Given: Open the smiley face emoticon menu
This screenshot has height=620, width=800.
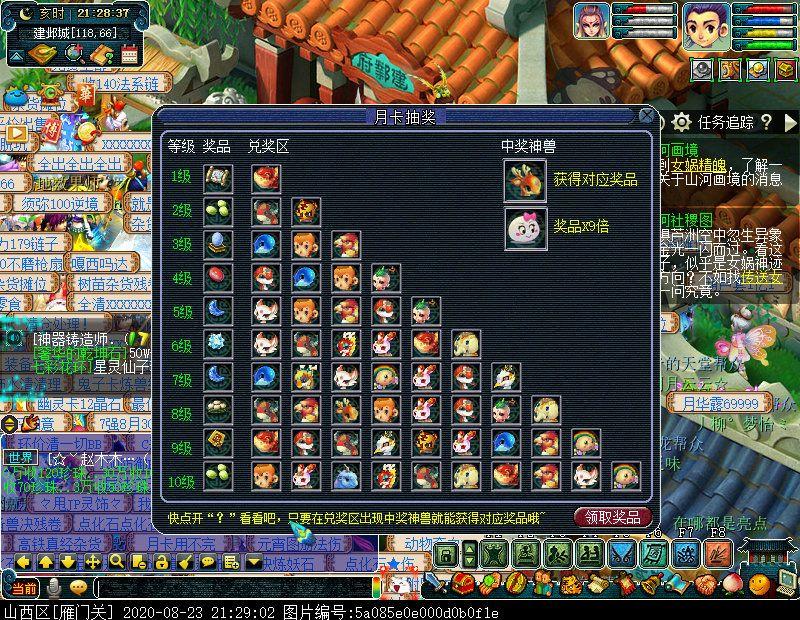Looking at the screenshot, I should click(x=759, y=583).
